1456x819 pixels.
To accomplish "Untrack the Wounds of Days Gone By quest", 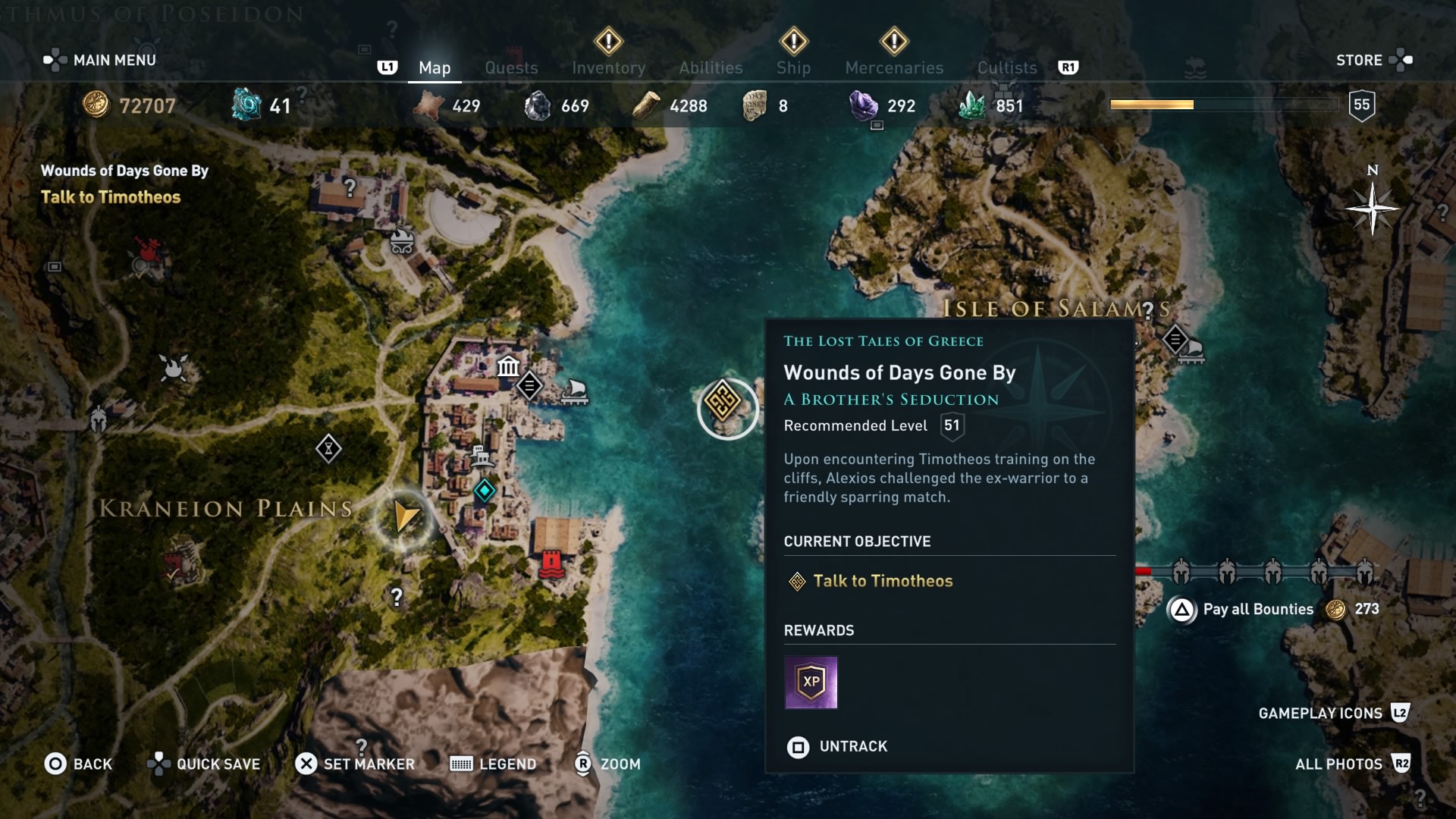I will [837, 746].
